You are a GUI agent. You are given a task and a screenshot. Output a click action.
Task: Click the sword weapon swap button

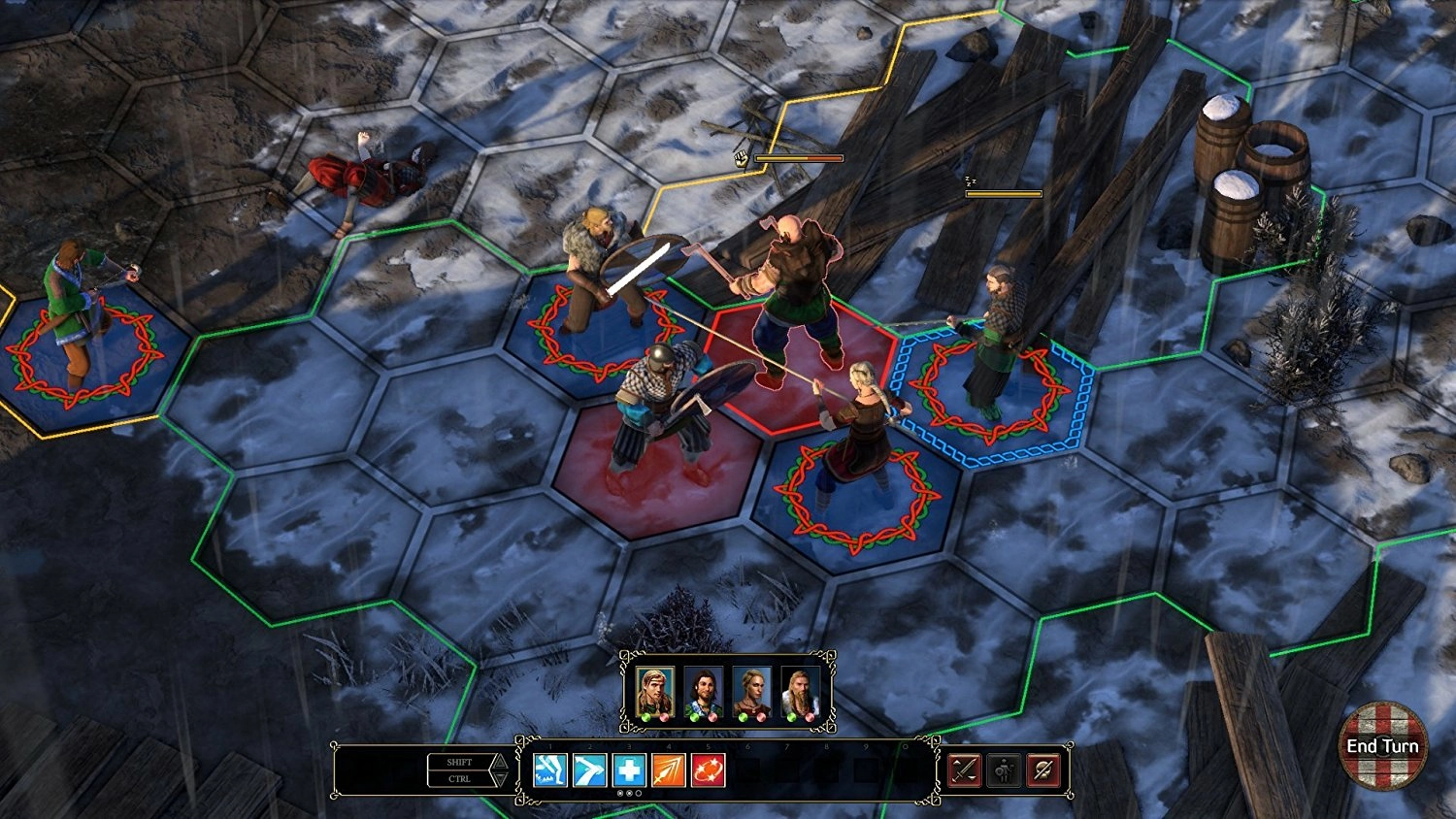tap(964, 770)
